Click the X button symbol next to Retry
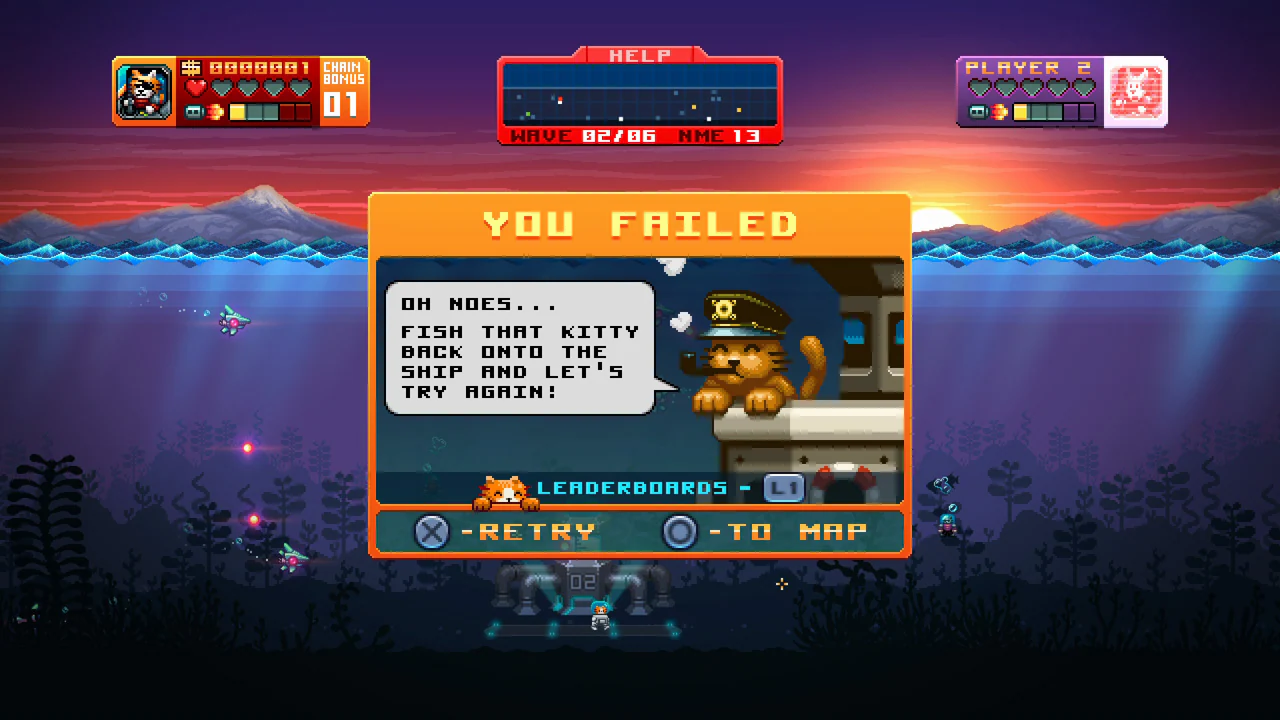The height and width of the screenshot is (720, 1280). [432, 531]
